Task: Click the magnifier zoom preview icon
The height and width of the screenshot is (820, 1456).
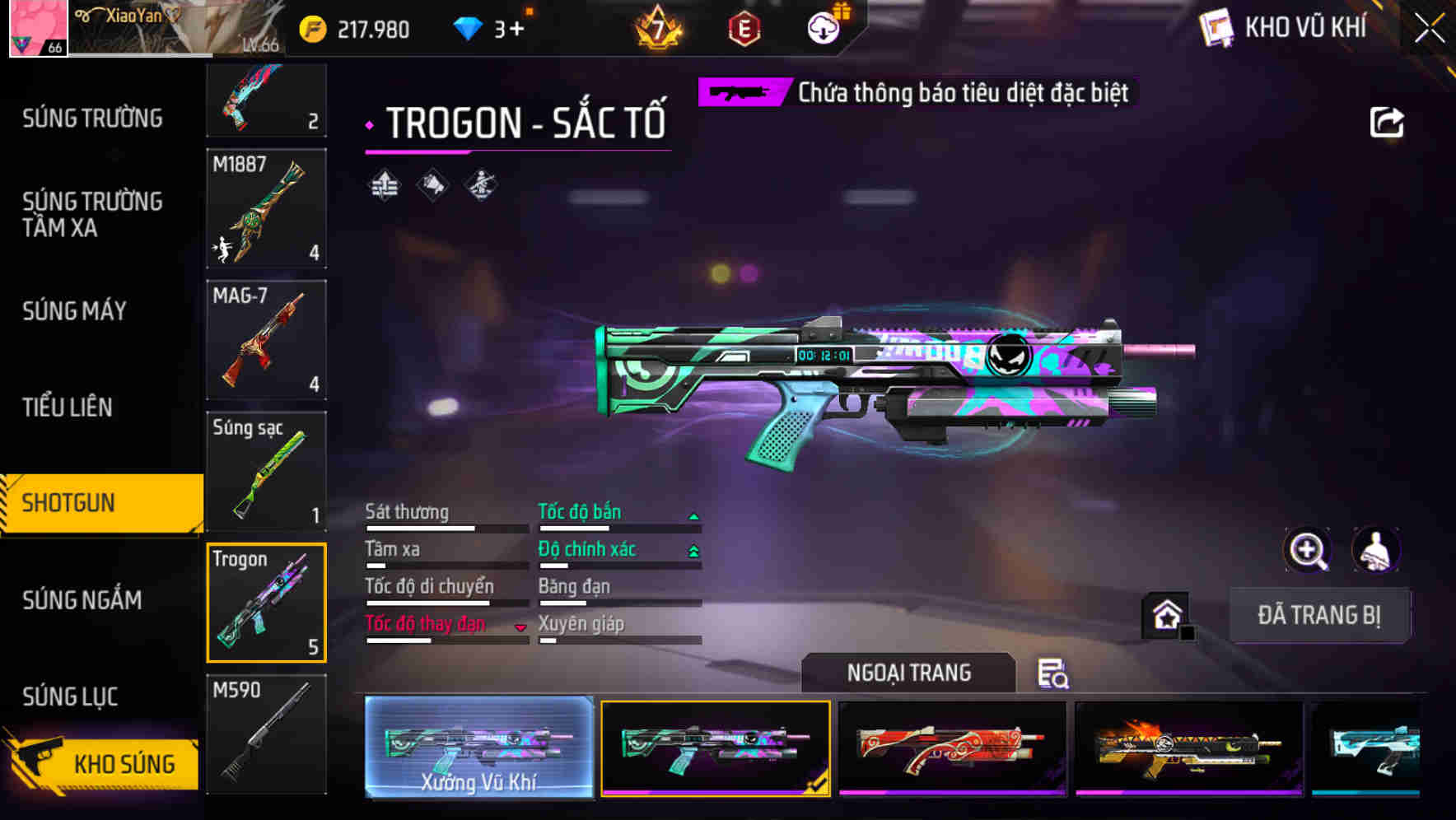Action: (1308, 550)
